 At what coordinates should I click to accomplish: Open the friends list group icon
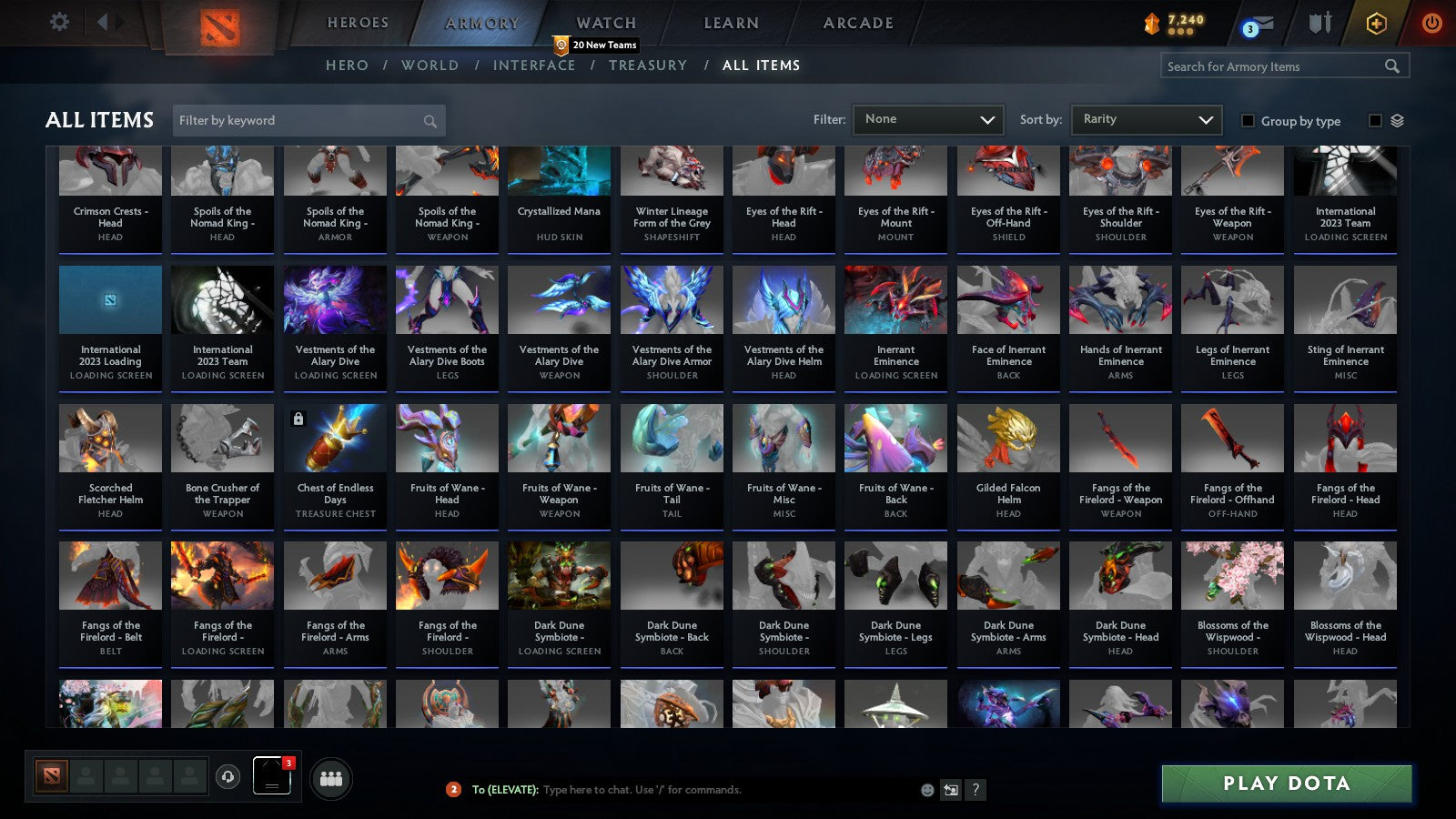[x=331, y=777]
